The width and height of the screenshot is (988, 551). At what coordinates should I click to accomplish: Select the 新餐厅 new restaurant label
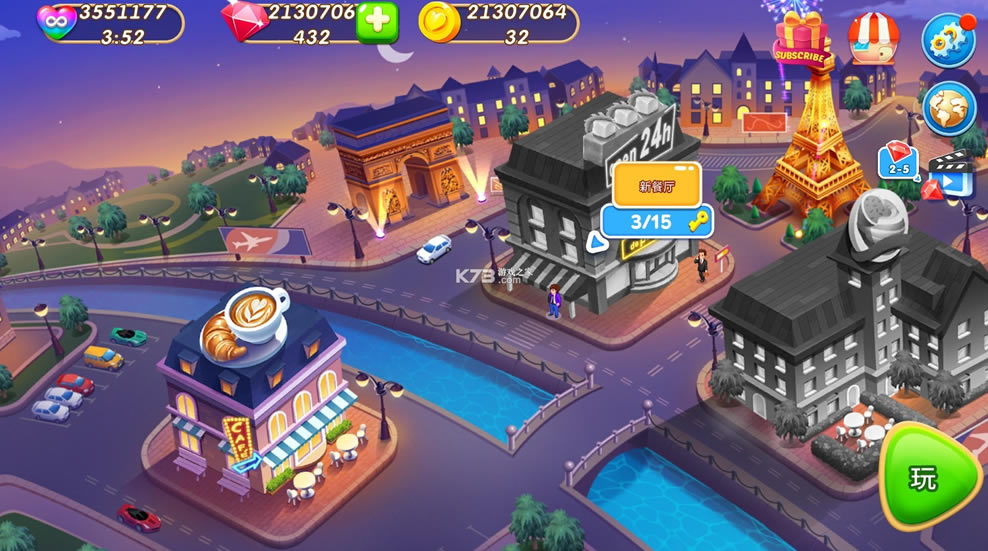click(x=656, y=184)
